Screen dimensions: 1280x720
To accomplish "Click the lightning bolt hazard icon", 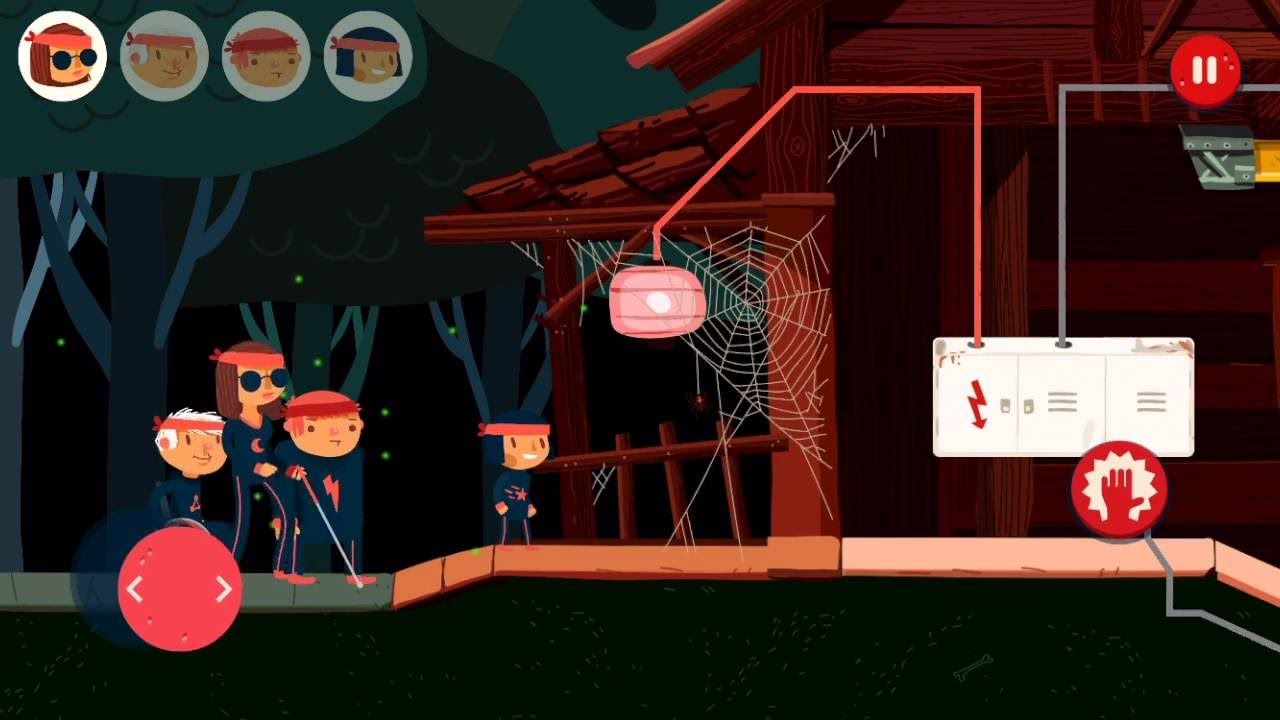I will coord(977,403).
